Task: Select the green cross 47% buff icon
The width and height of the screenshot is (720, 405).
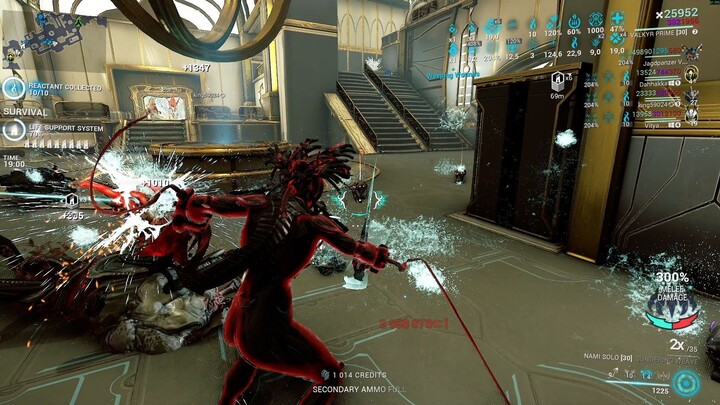Action: (x=617, y=19)
